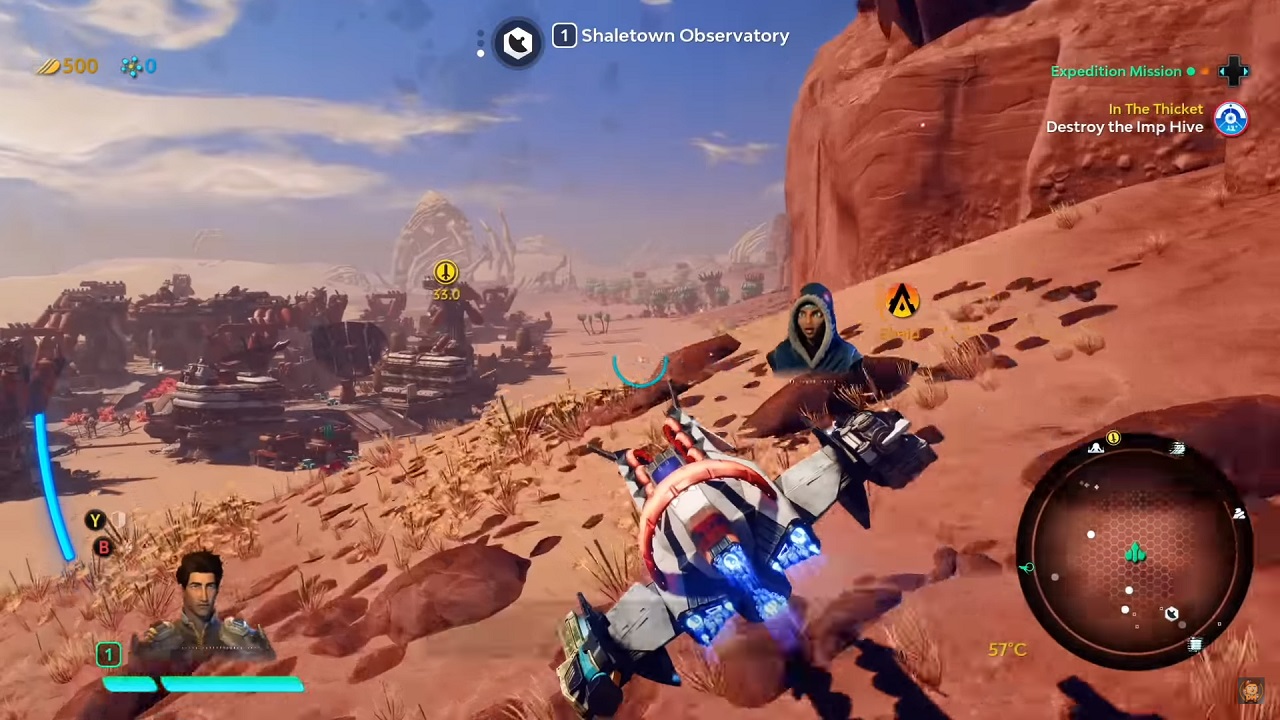Select the yellow exclamation waypoint marker
The image size is (1280, 720).
[x=445, y=272]
